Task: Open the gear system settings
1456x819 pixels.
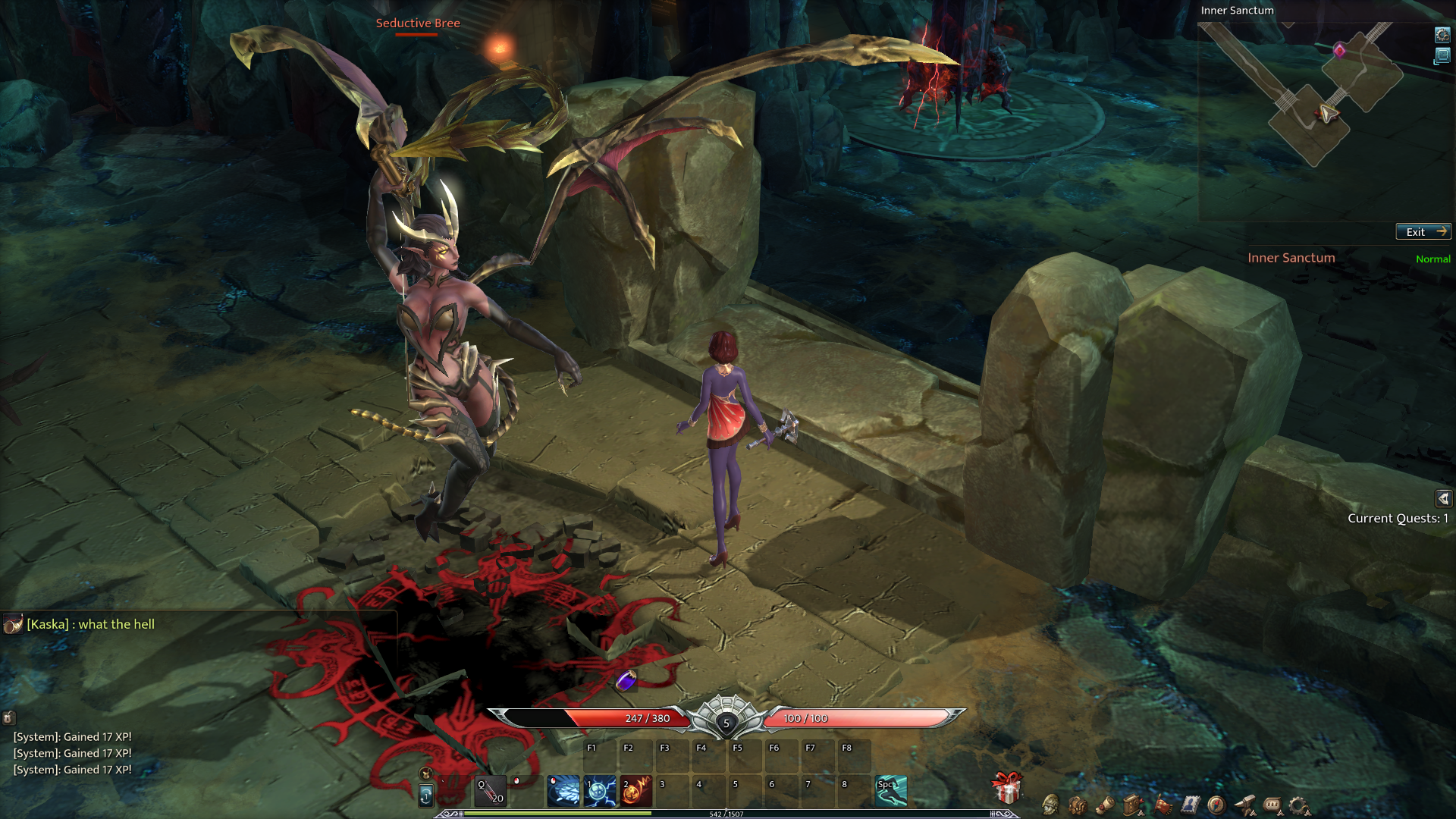Action: (1300, 805)
